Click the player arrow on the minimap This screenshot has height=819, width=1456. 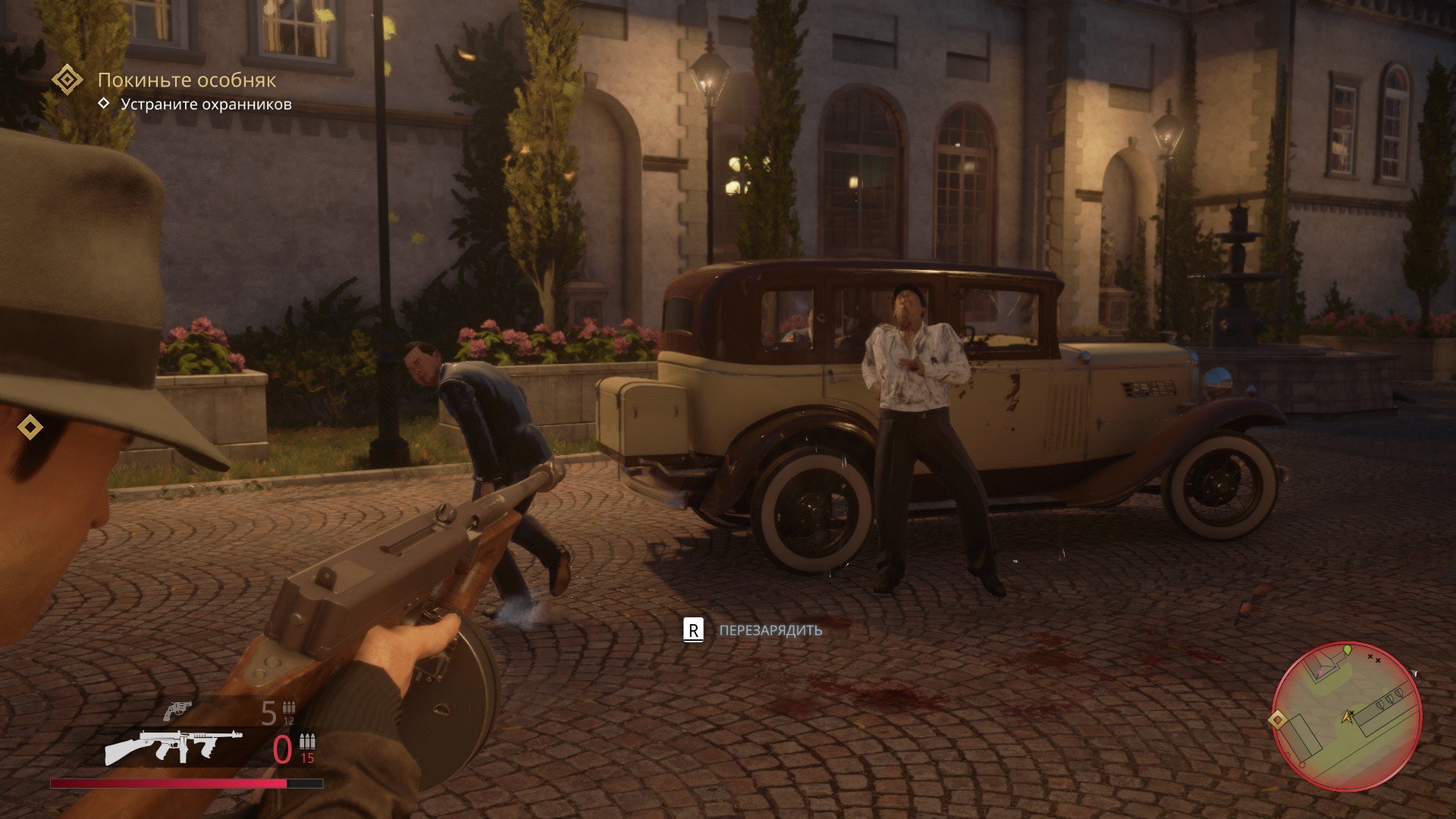pyautogui.click(x=1348, y=716)
